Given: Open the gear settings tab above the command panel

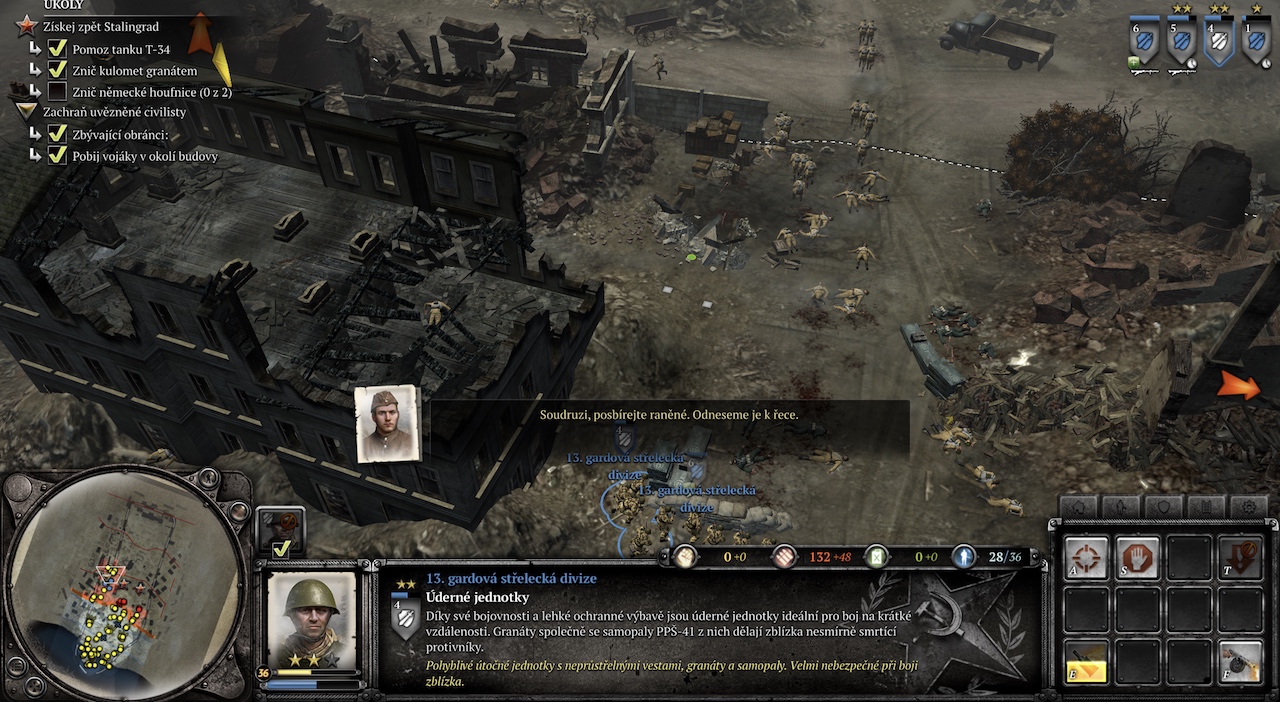Looking at the screenshot, I should [1249, 507].
